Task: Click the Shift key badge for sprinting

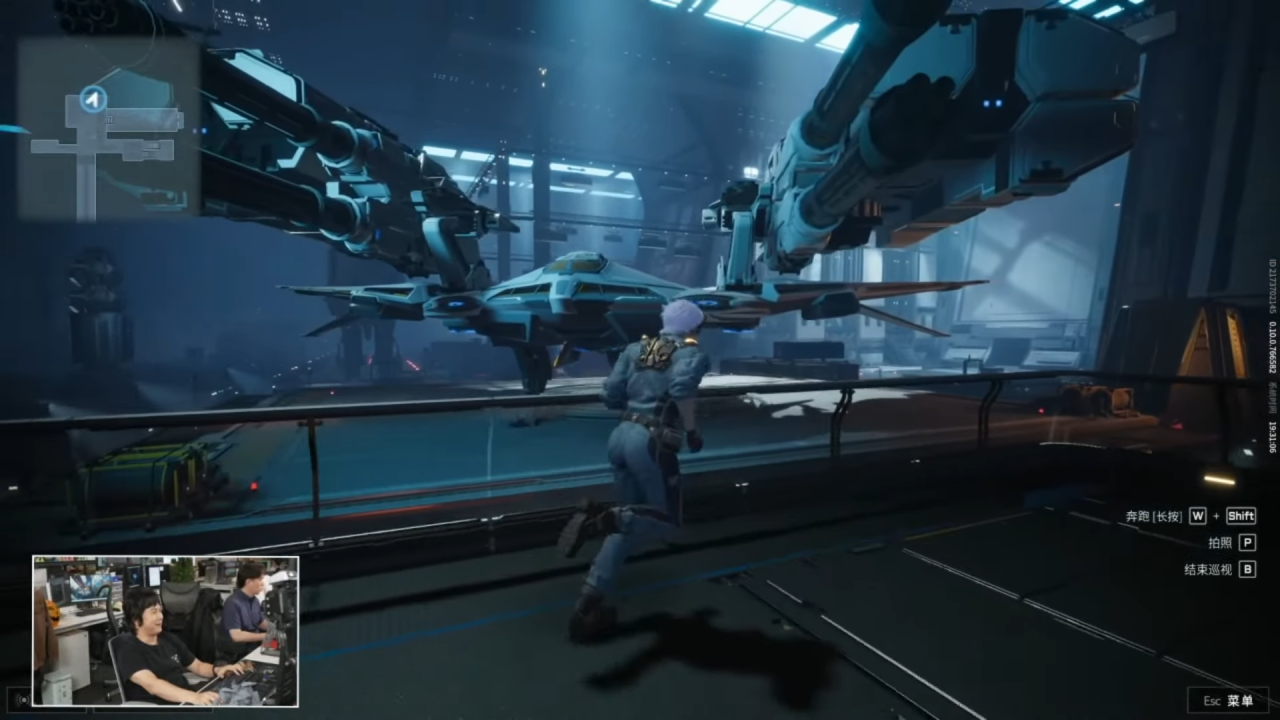Action: pos(1241,517)
